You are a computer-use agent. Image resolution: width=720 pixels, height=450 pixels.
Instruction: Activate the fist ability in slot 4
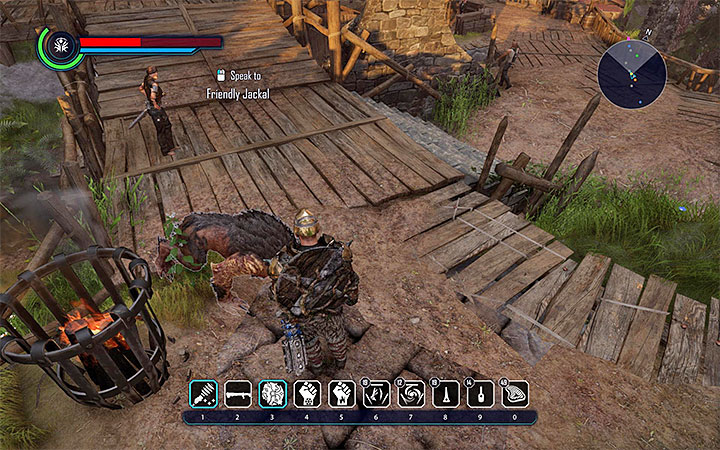307,393
